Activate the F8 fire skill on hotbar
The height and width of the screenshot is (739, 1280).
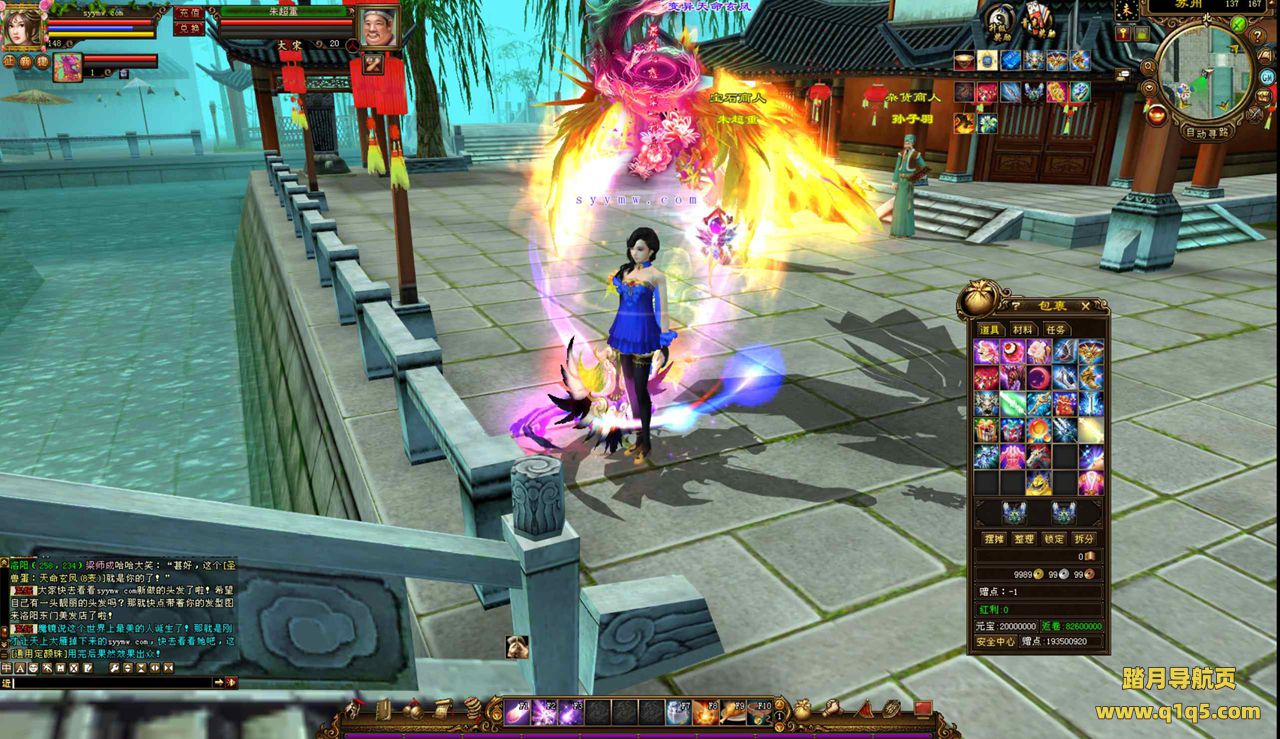point(705,711)
